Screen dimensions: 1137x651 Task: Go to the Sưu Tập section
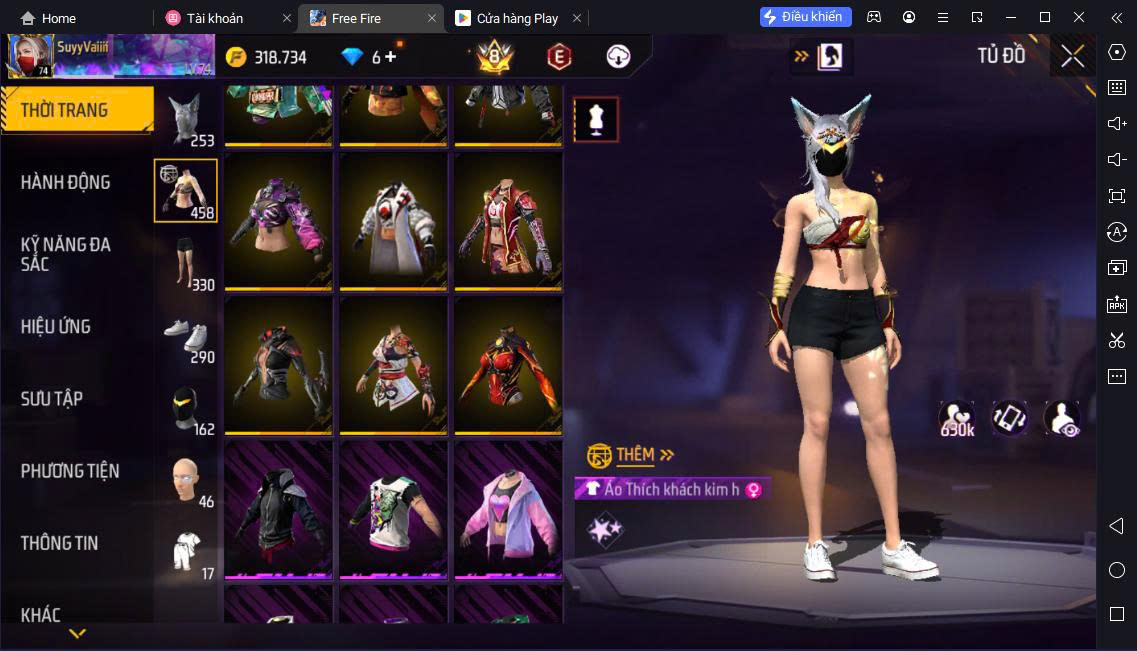click(52, 398)
